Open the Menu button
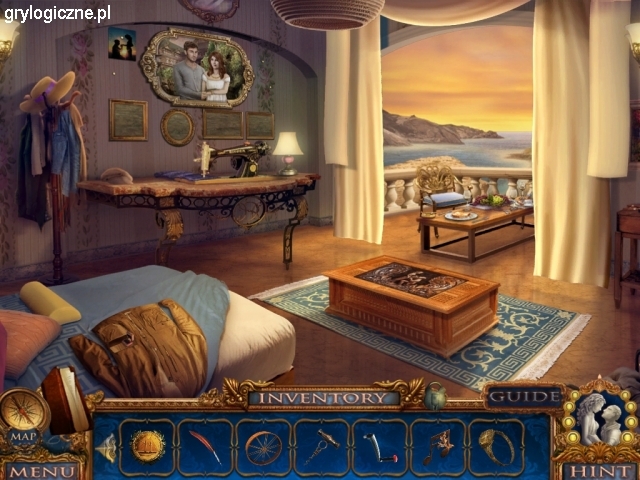The image size is (640, 480). 41,470
